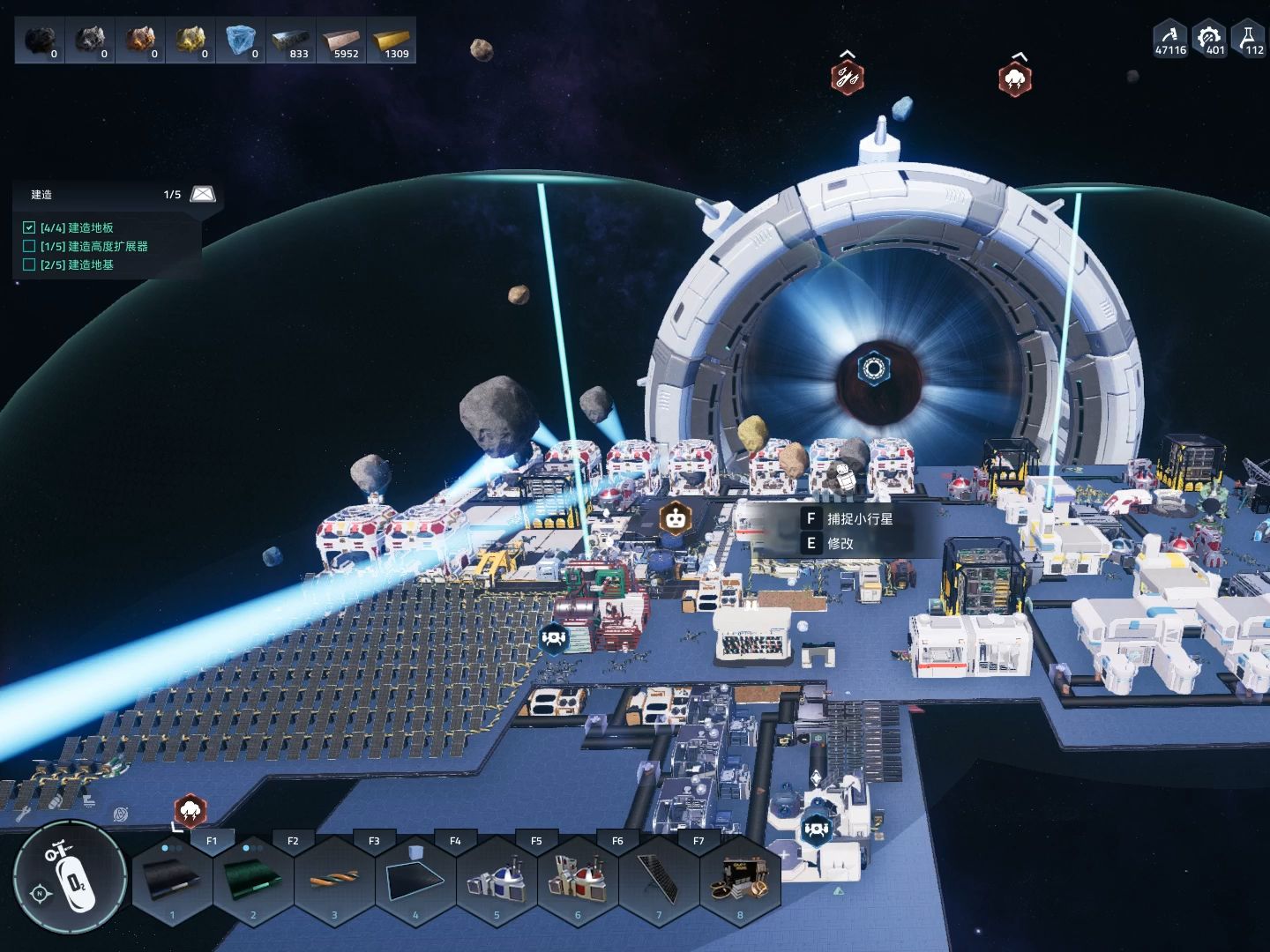Select the 建造高度扩展器 objective row
This screenshot has width=1270, height=952.
(x=95, y=247)
